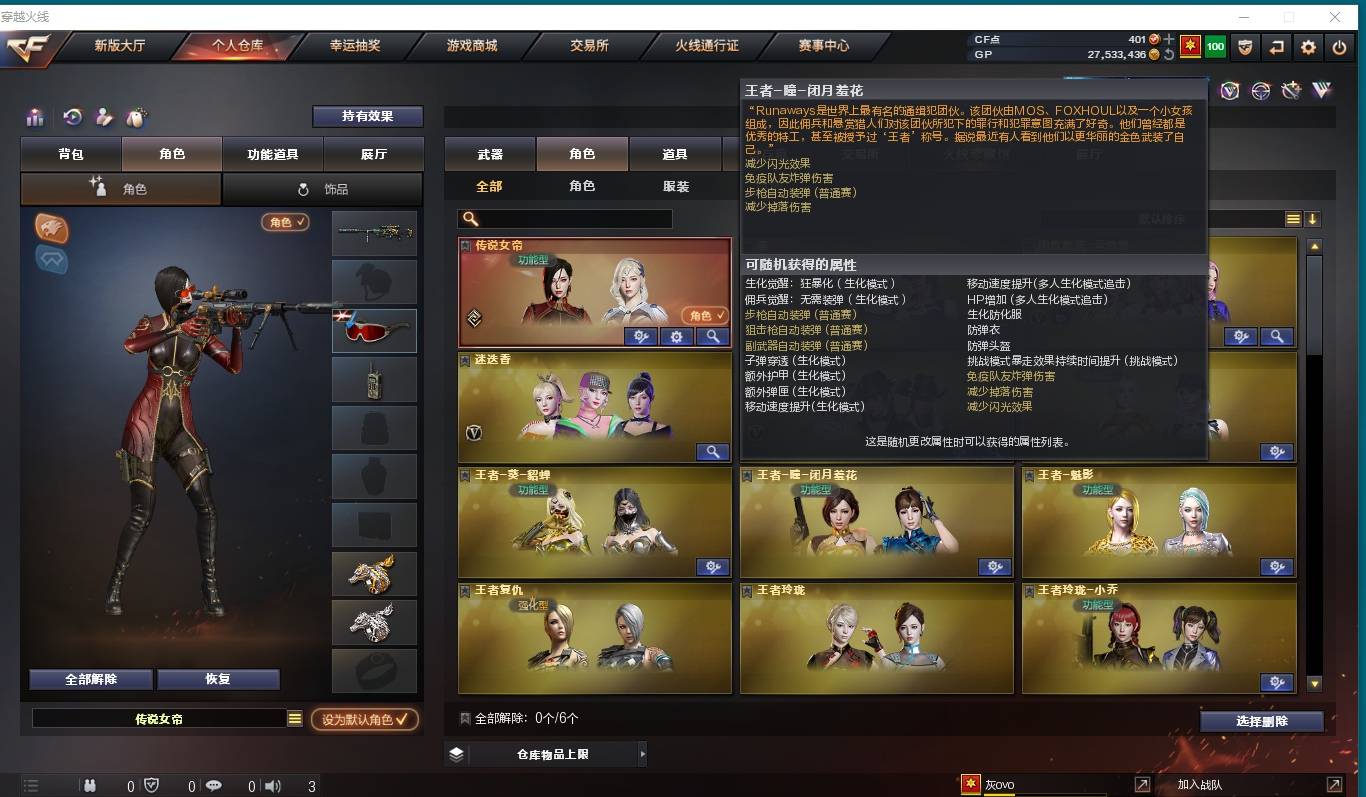This screenshot has height=797, width=1366.
Task: Click the speaker volume icon in bottom bar
Action: coord(272,786)
